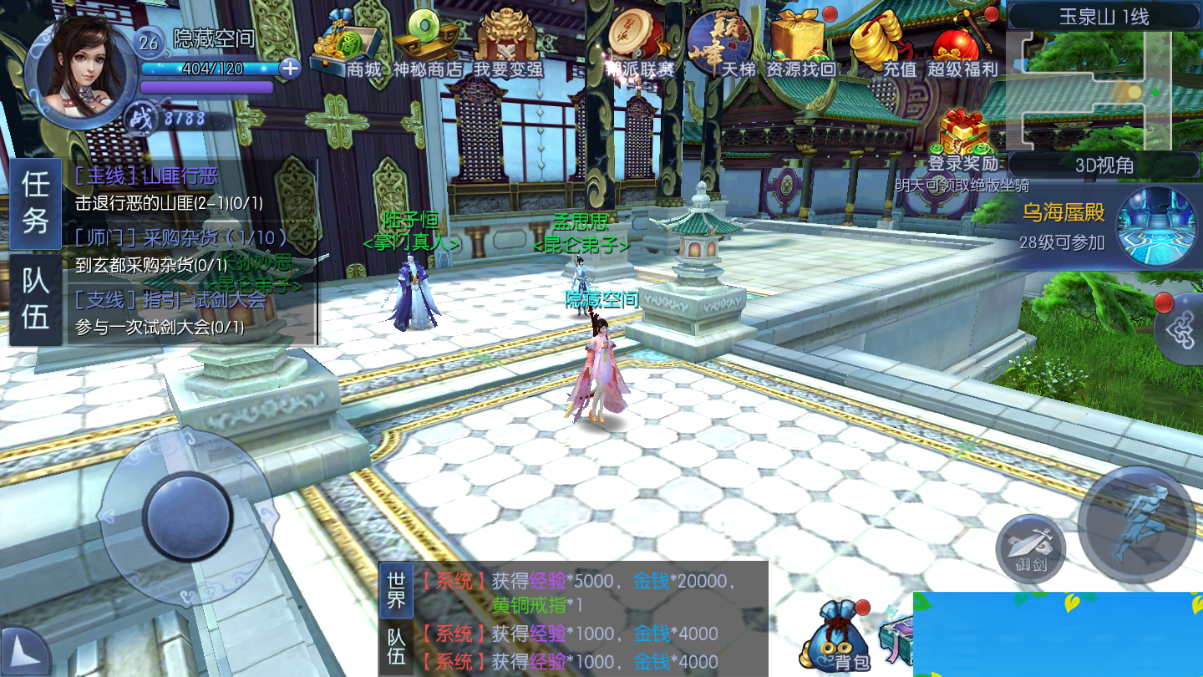1203x677 pixels.
Task: Click the plus button beside health bar
Action: tap(290, 68)
